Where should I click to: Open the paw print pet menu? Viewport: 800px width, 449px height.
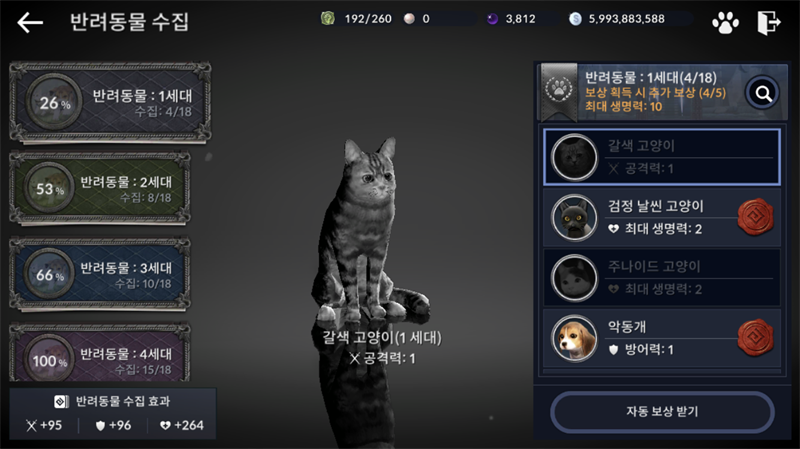click(725, 22)
